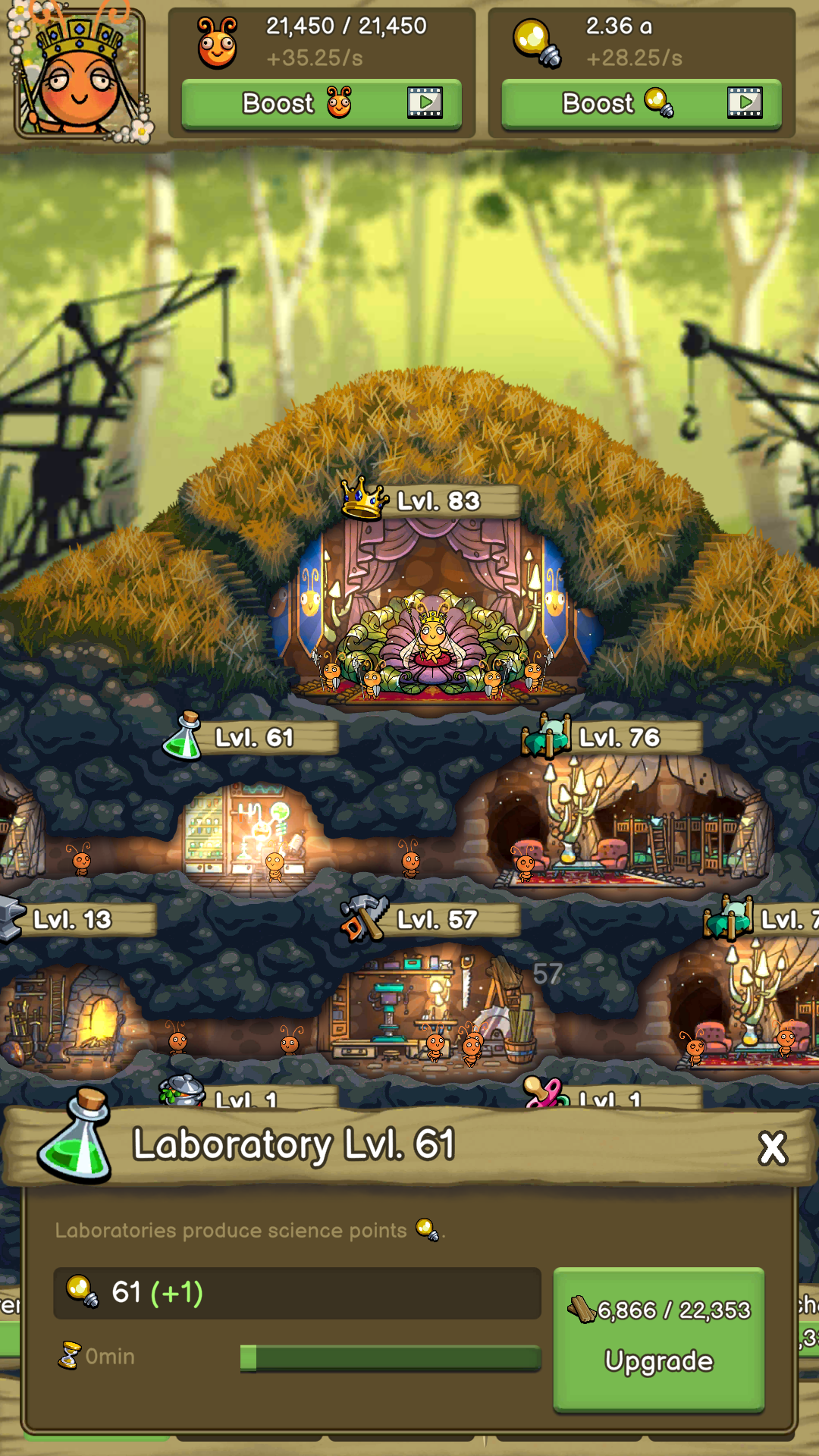The height and width of the screenshot is (1456, 819).
Task: Select the Lvl. 13 forge room label
Action: click(73, 920)
